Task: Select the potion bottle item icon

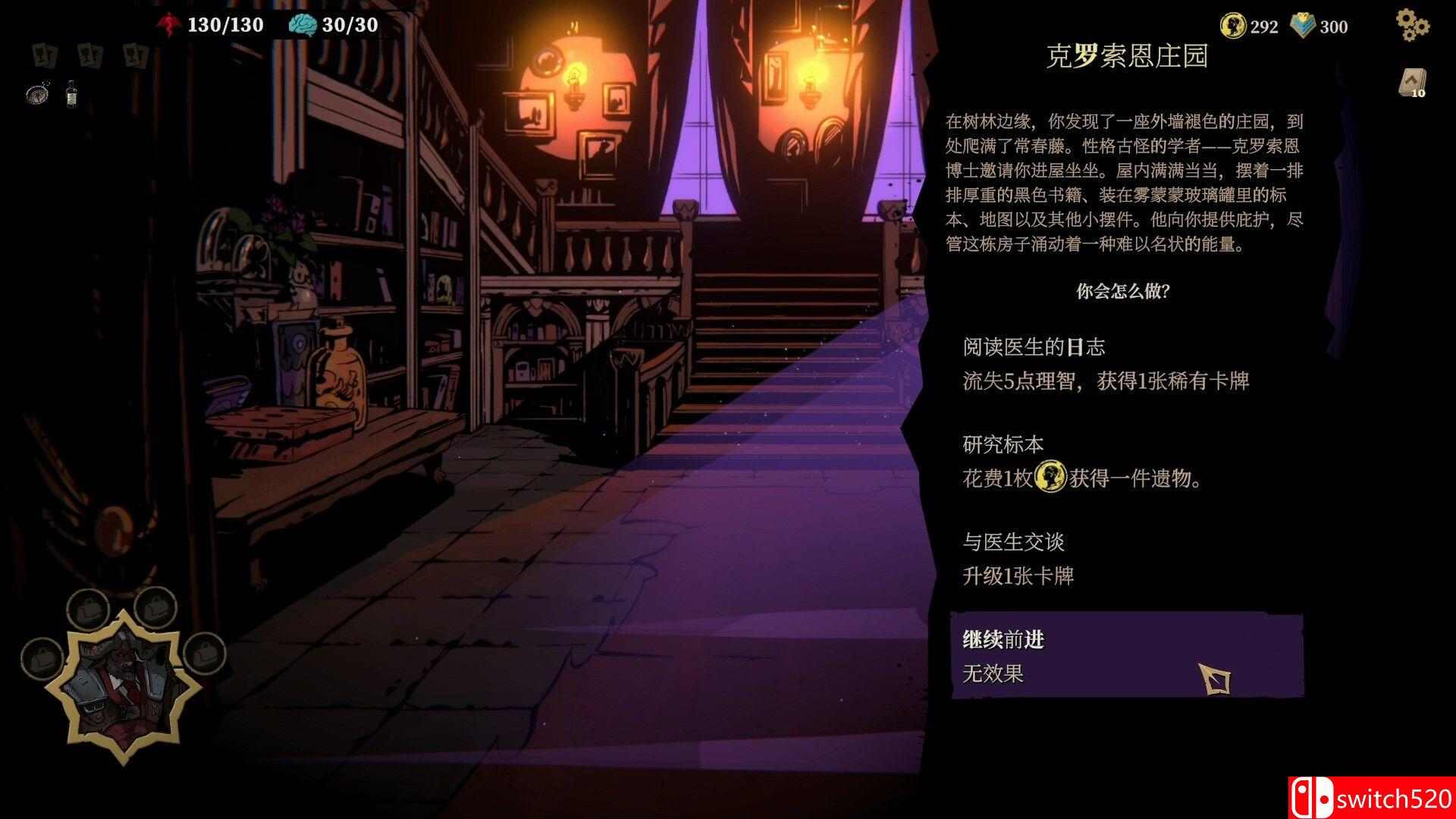Action: [x=72, y=93]
